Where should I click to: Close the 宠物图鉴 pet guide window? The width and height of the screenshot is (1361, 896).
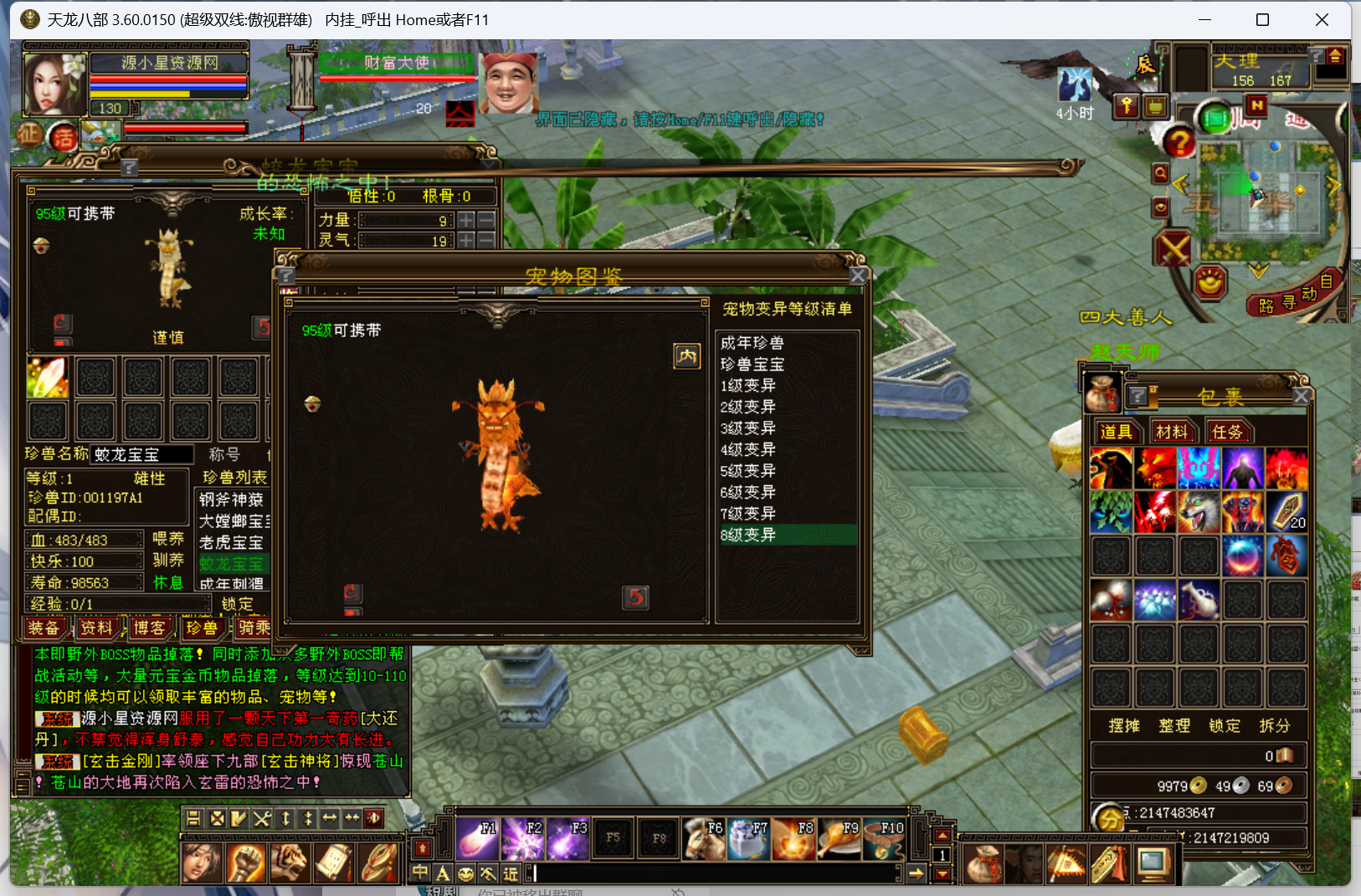tap(857, 276)
